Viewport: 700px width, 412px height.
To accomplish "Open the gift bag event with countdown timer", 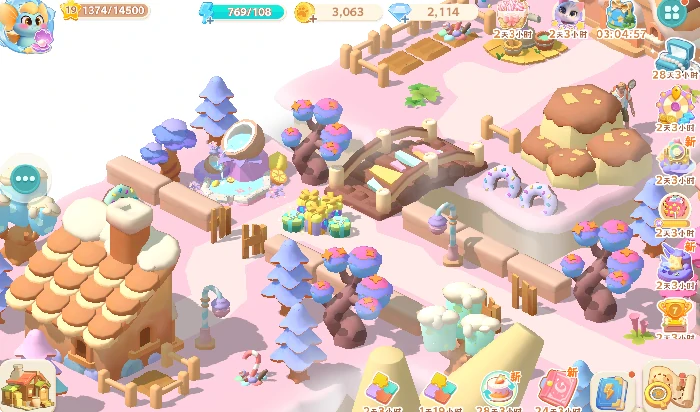I will [x=620, y=15].
